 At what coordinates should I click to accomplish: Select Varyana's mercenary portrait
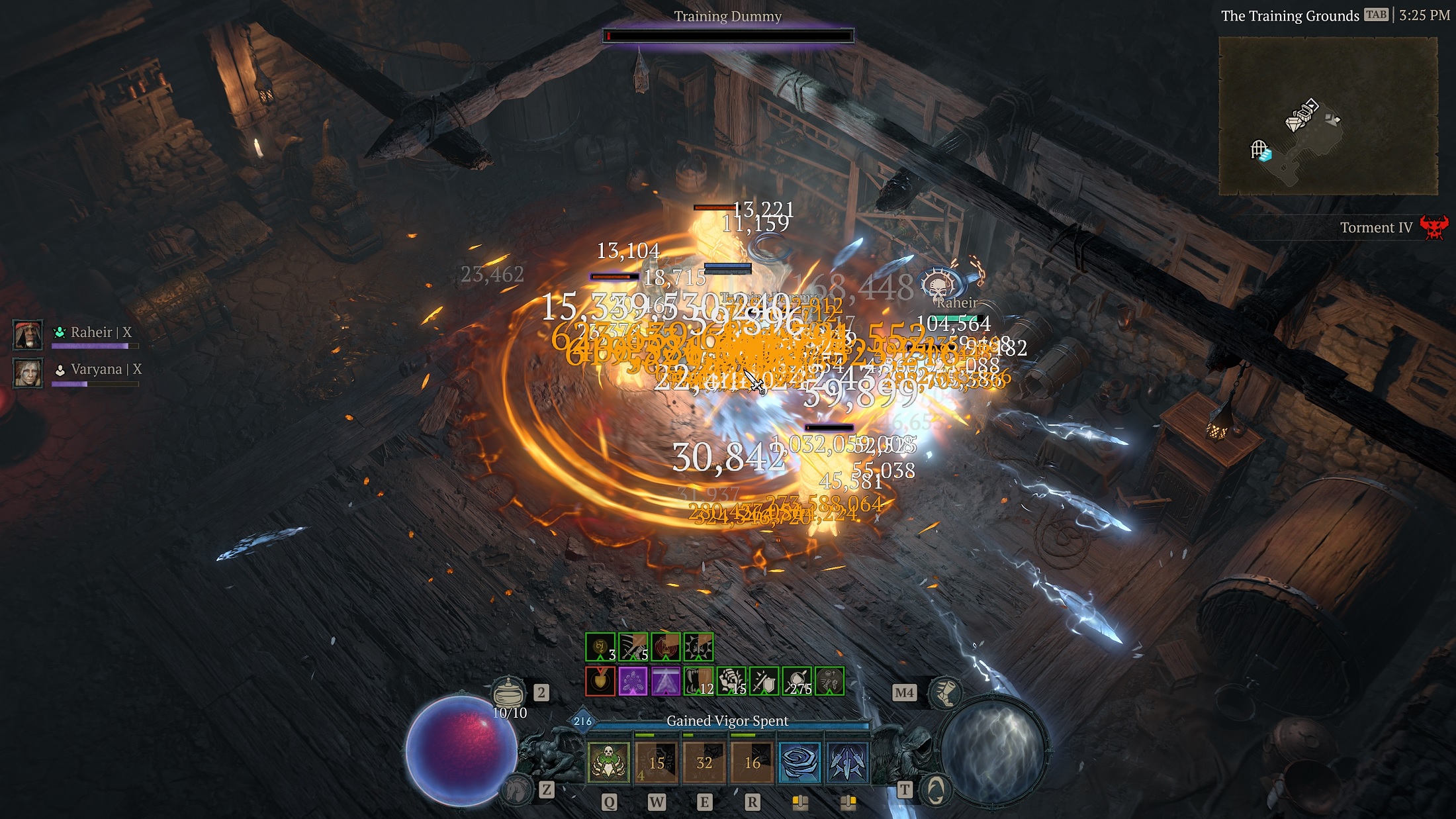tap(28, 373)
